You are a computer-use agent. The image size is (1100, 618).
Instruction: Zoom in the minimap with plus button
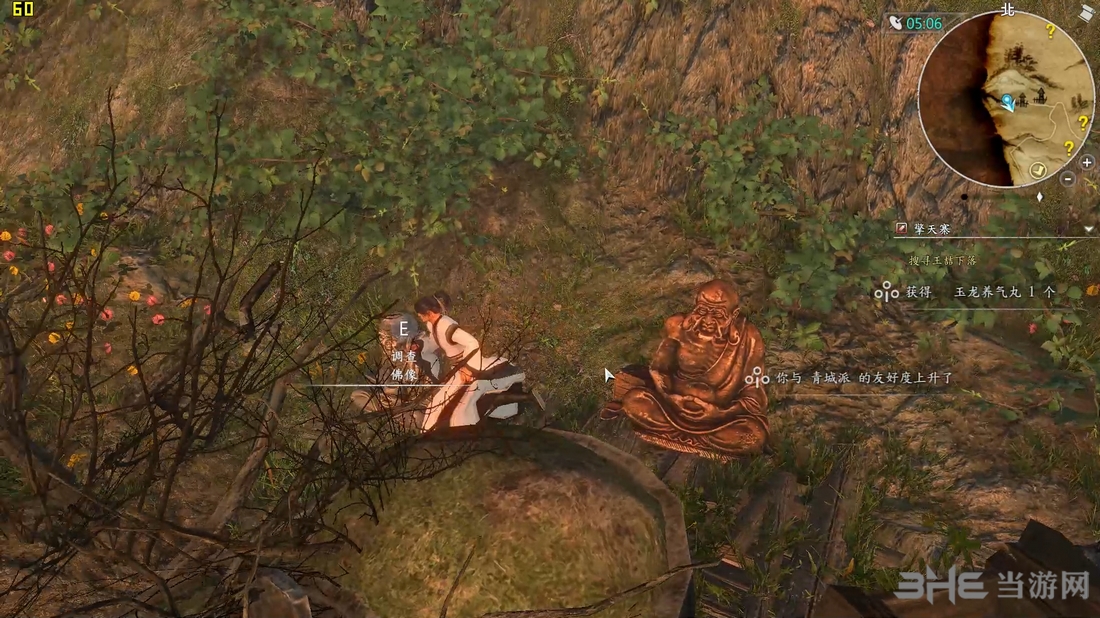pyautogui.click(x=1087, y=162)
